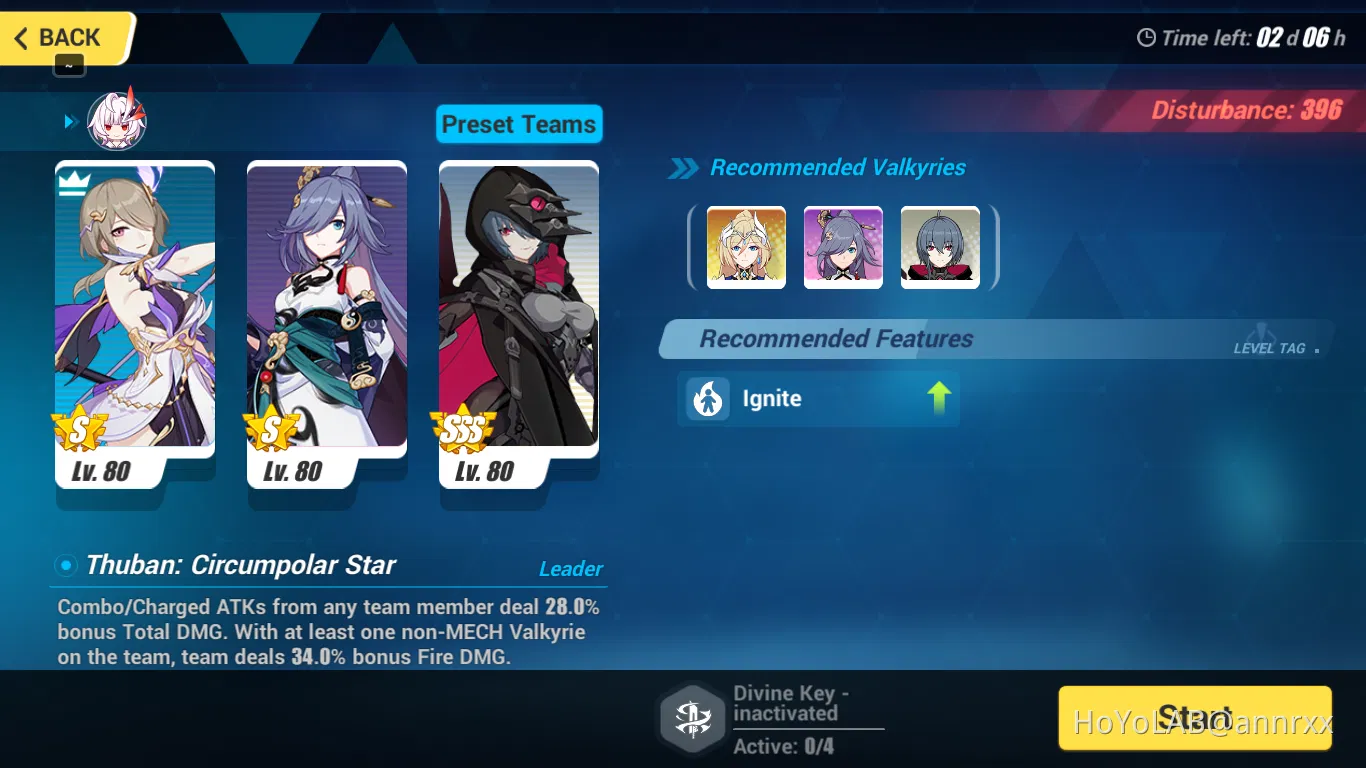Tap the BACK button

tap(60, 37)
